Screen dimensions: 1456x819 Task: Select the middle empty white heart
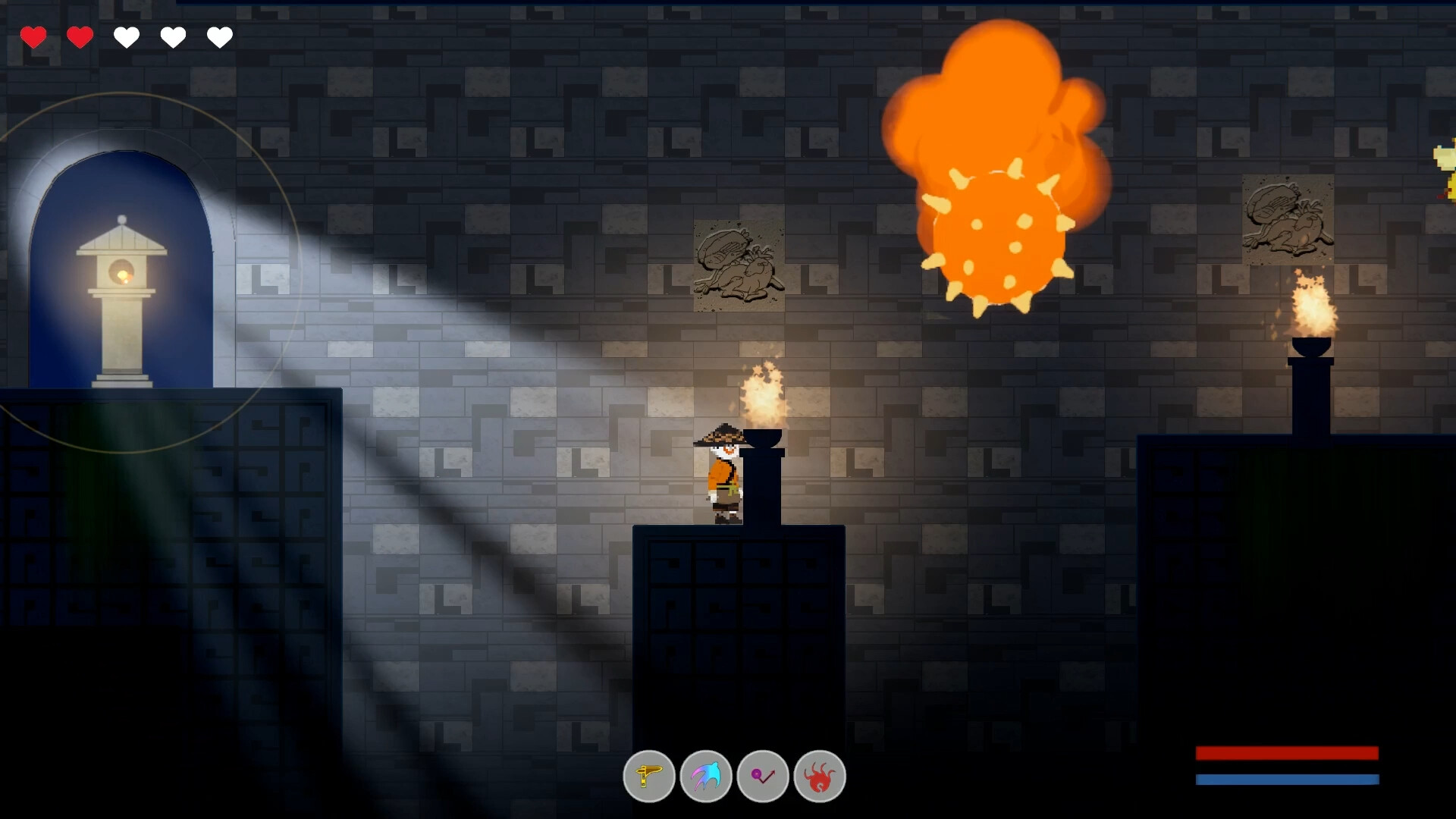(x=127, y=36)
